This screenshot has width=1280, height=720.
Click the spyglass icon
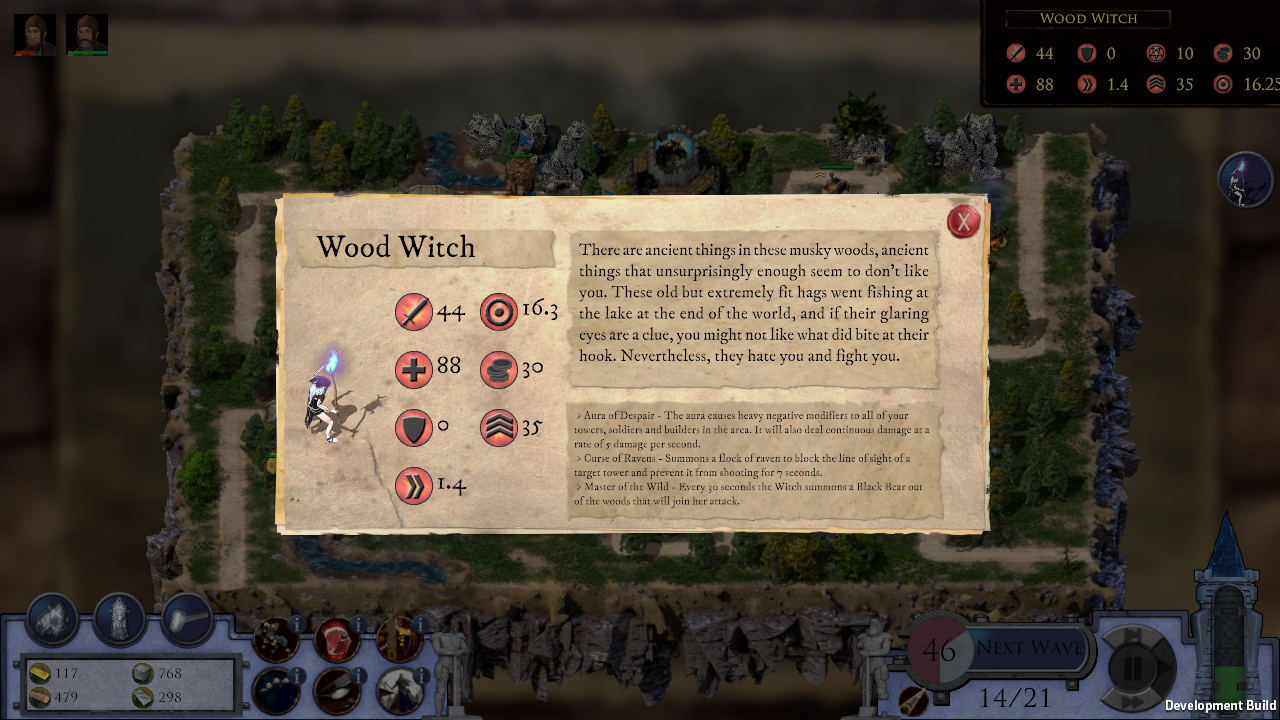click(913, 700)
